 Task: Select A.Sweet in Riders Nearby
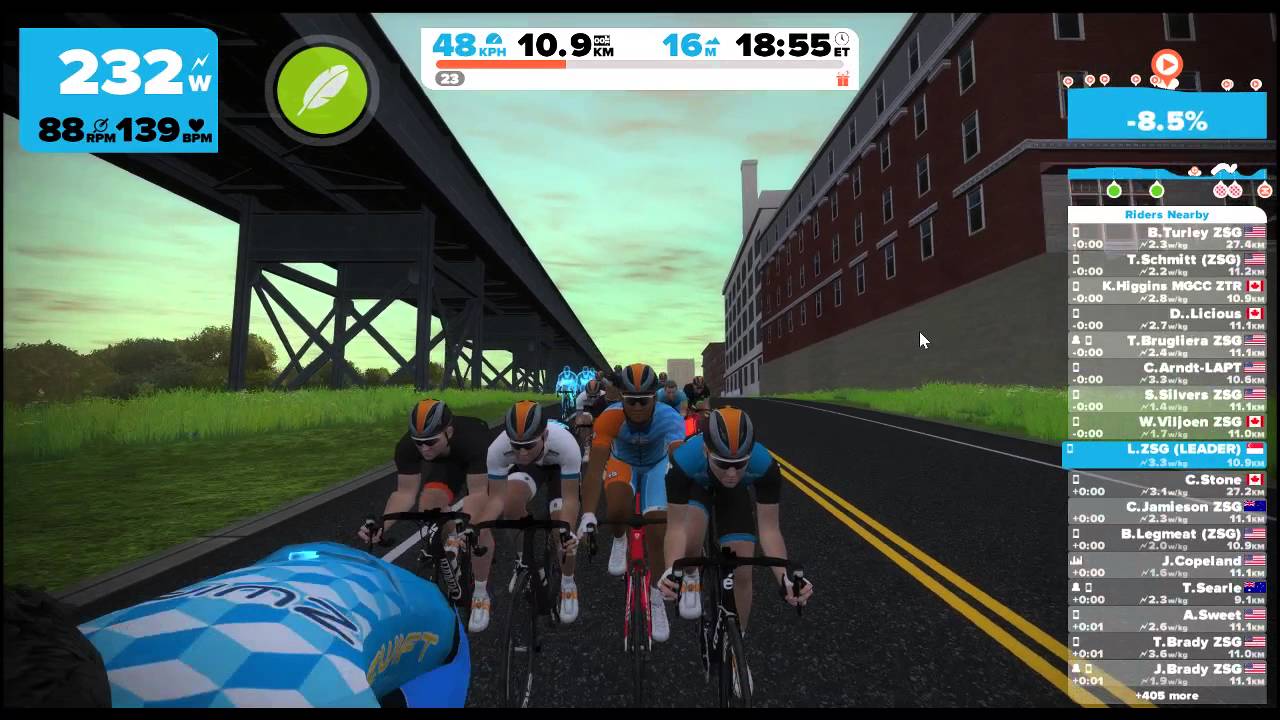coord(1166,620)
